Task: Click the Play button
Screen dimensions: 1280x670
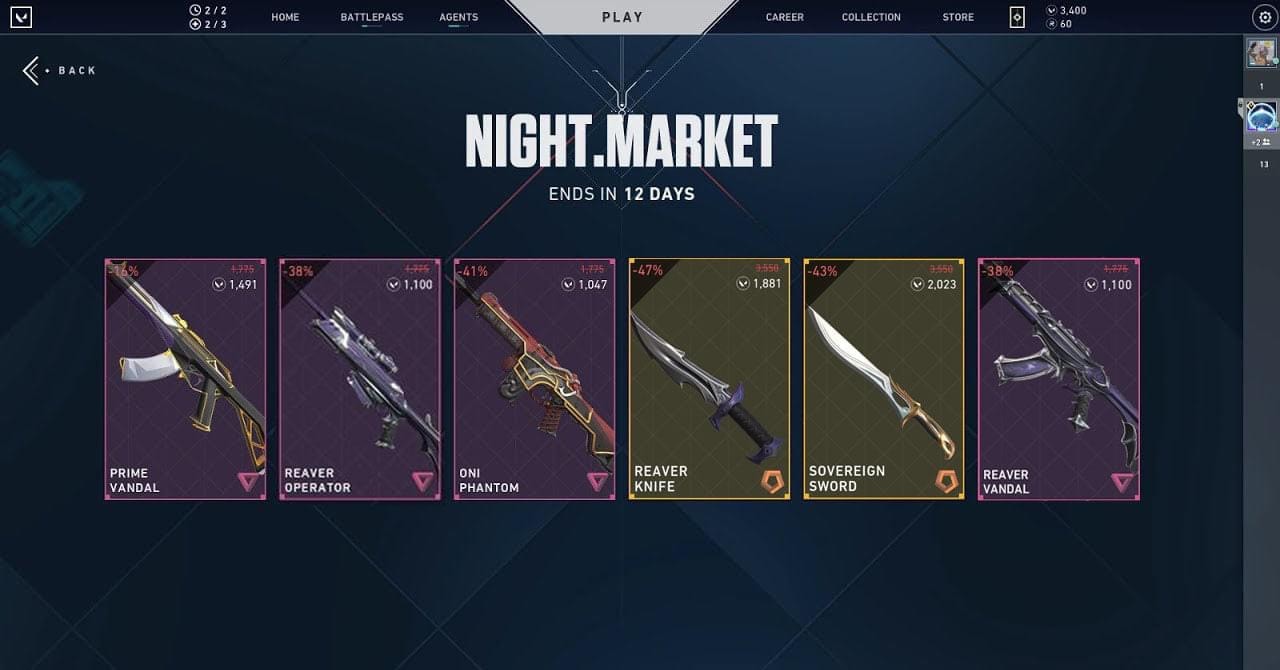Action: click(622, 17)
